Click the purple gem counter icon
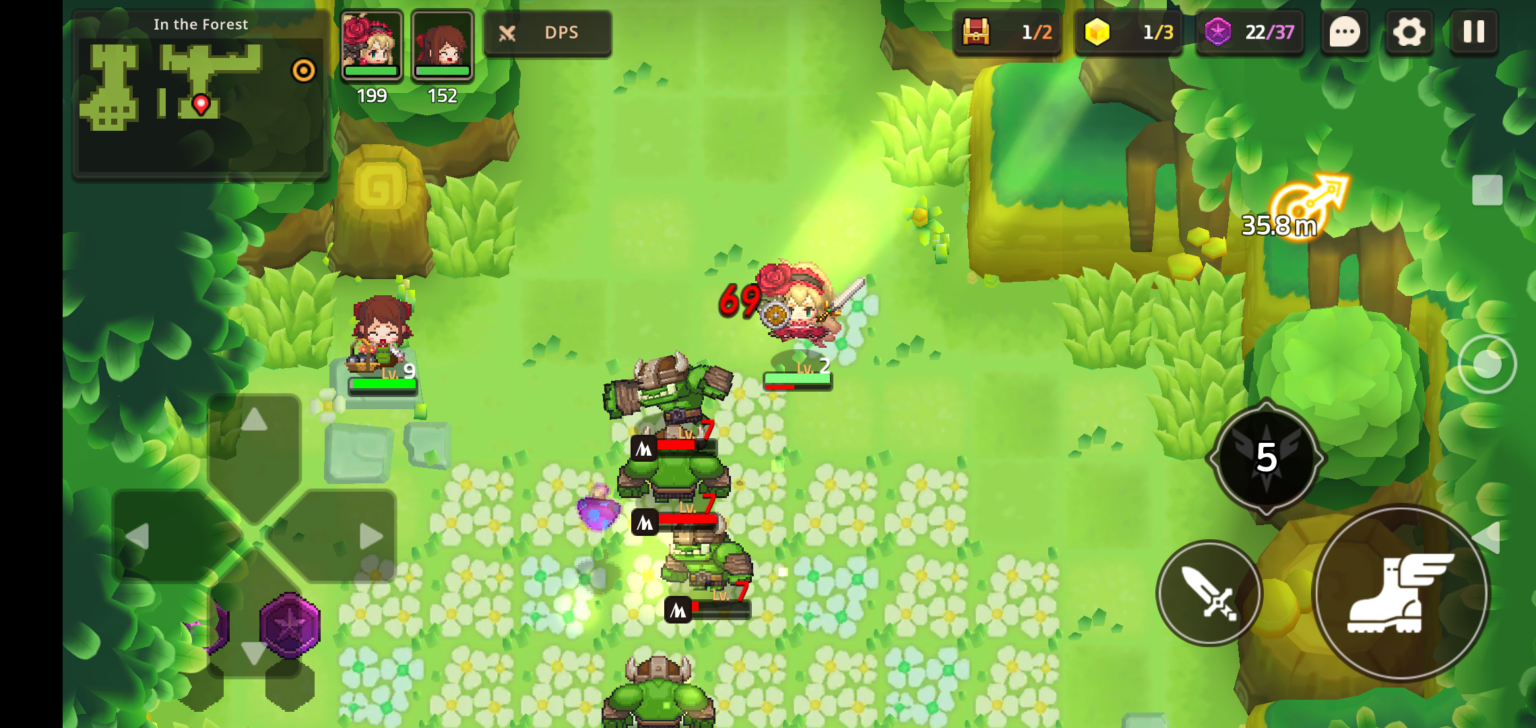 (1218, 32)
